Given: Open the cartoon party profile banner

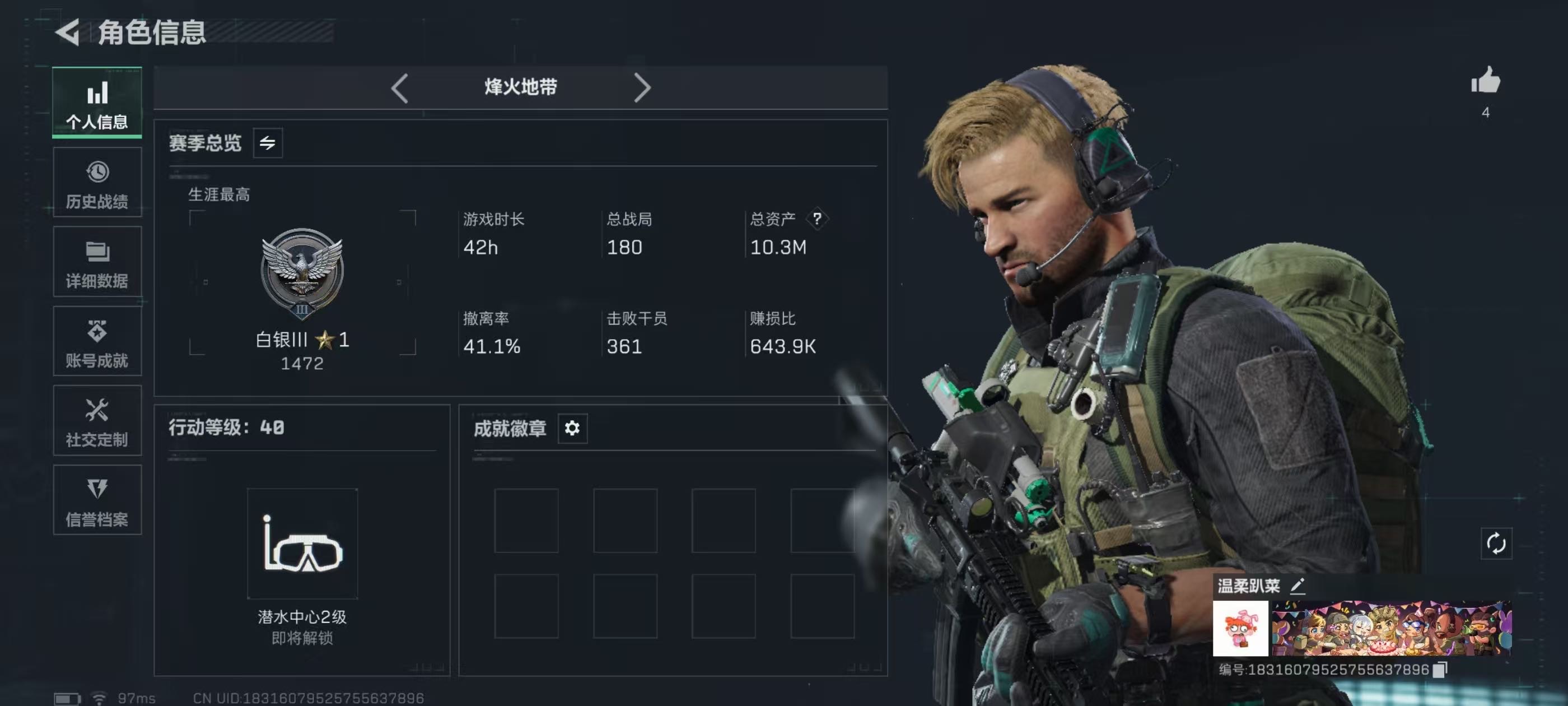Looking at the screenshot, I should pyautogui.click(x=1391, y=629).
